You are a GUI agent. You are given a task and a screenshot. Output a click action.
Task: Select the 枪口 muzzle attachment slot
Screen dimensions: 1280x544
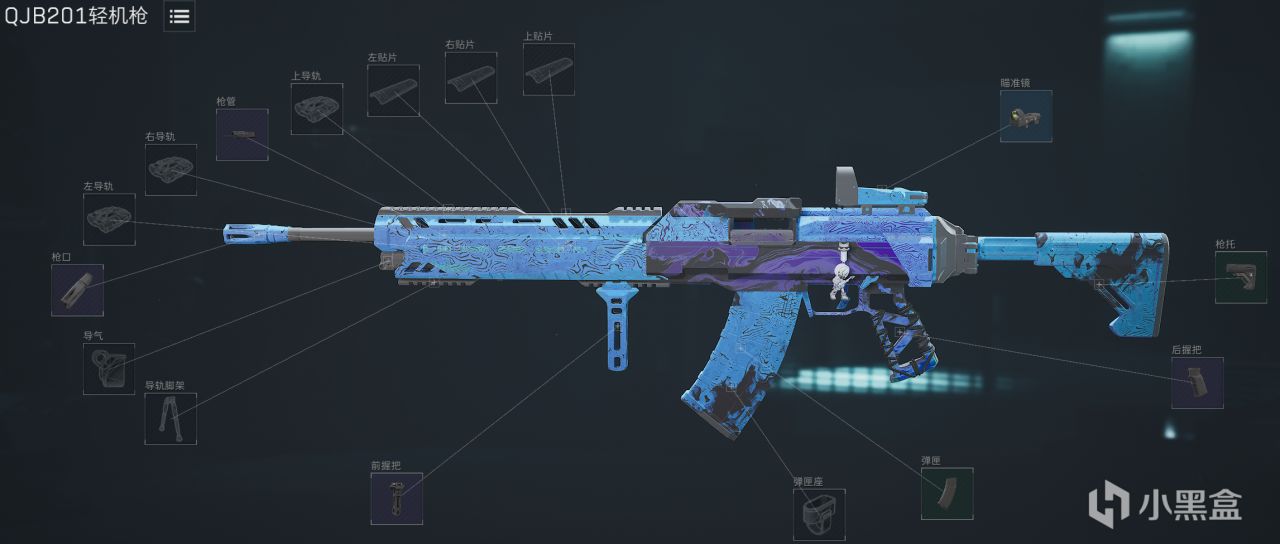coord(77,290)
